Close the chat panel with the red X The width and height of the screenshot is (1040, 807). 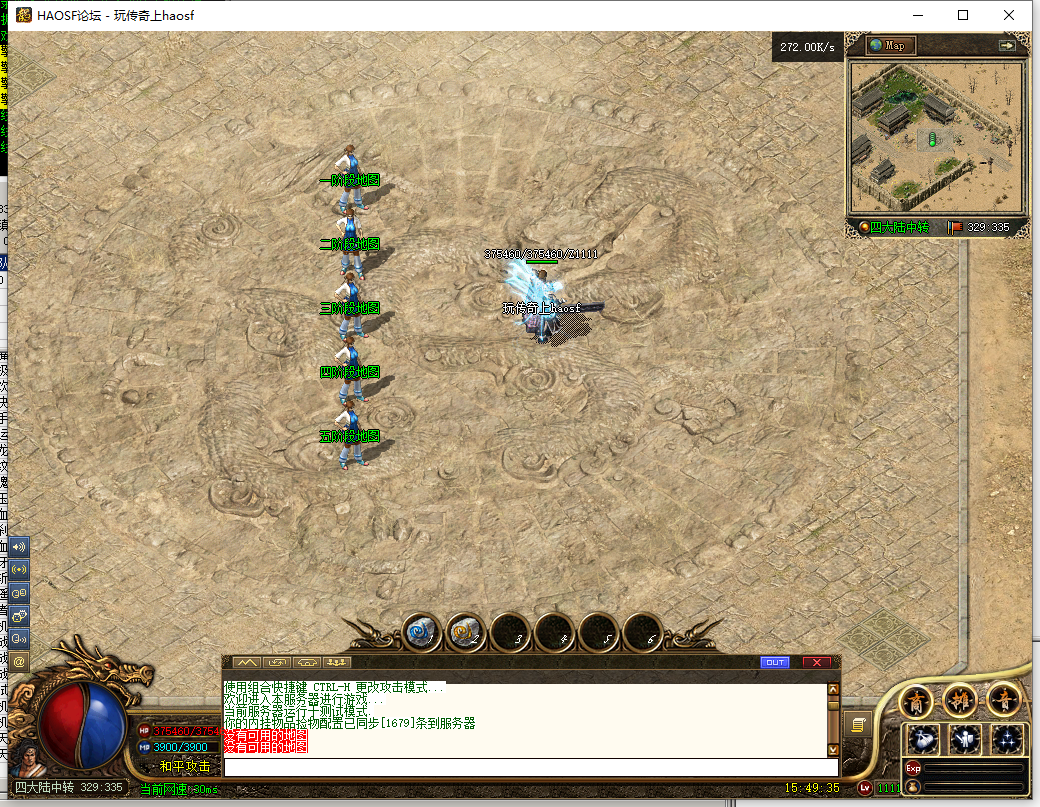coord(817,662)
